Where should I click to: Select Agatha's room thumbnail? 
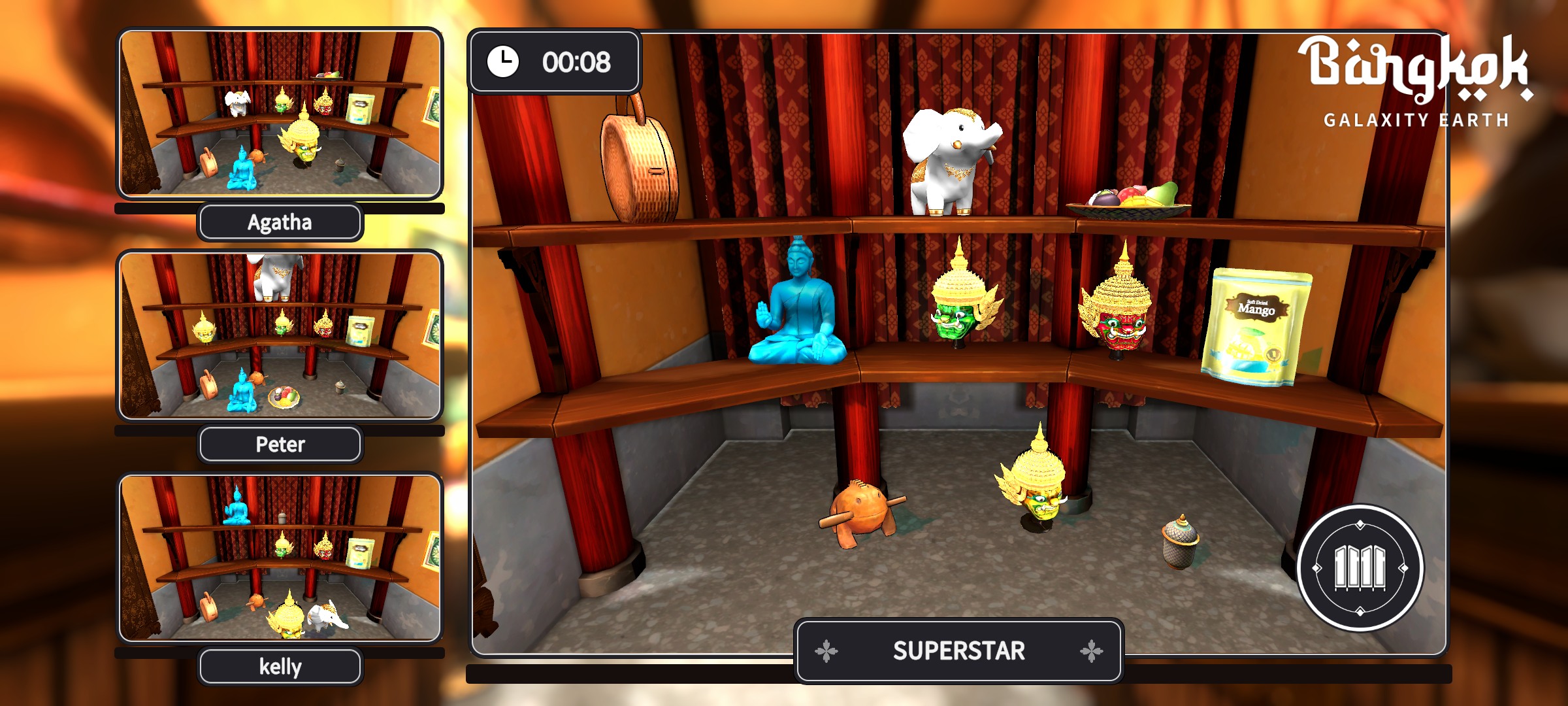[x=280, y=114]
